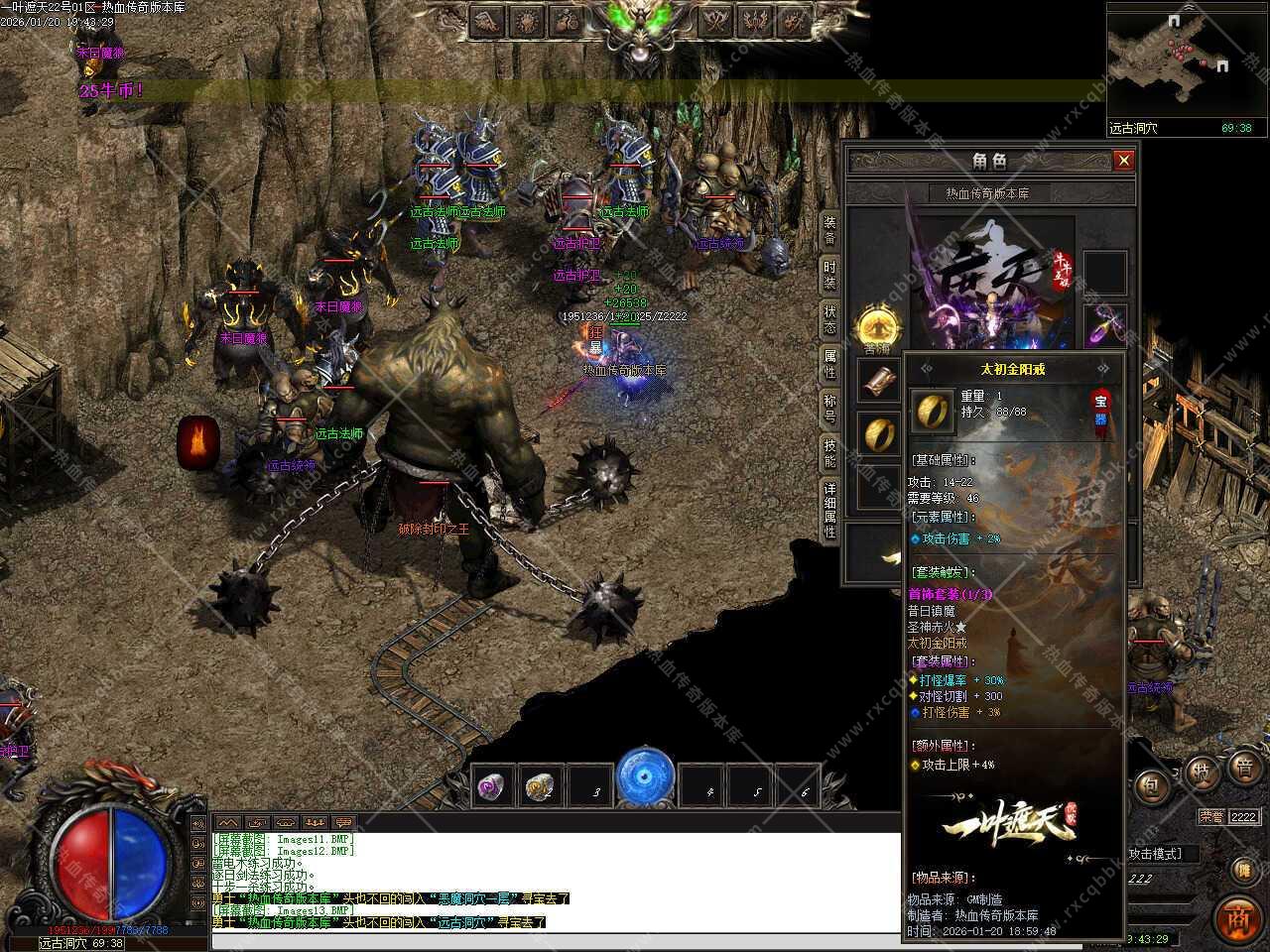Screen dimensions: 1270x952
Task: Open the 商 shop button
Action: tap(1237, 917)
